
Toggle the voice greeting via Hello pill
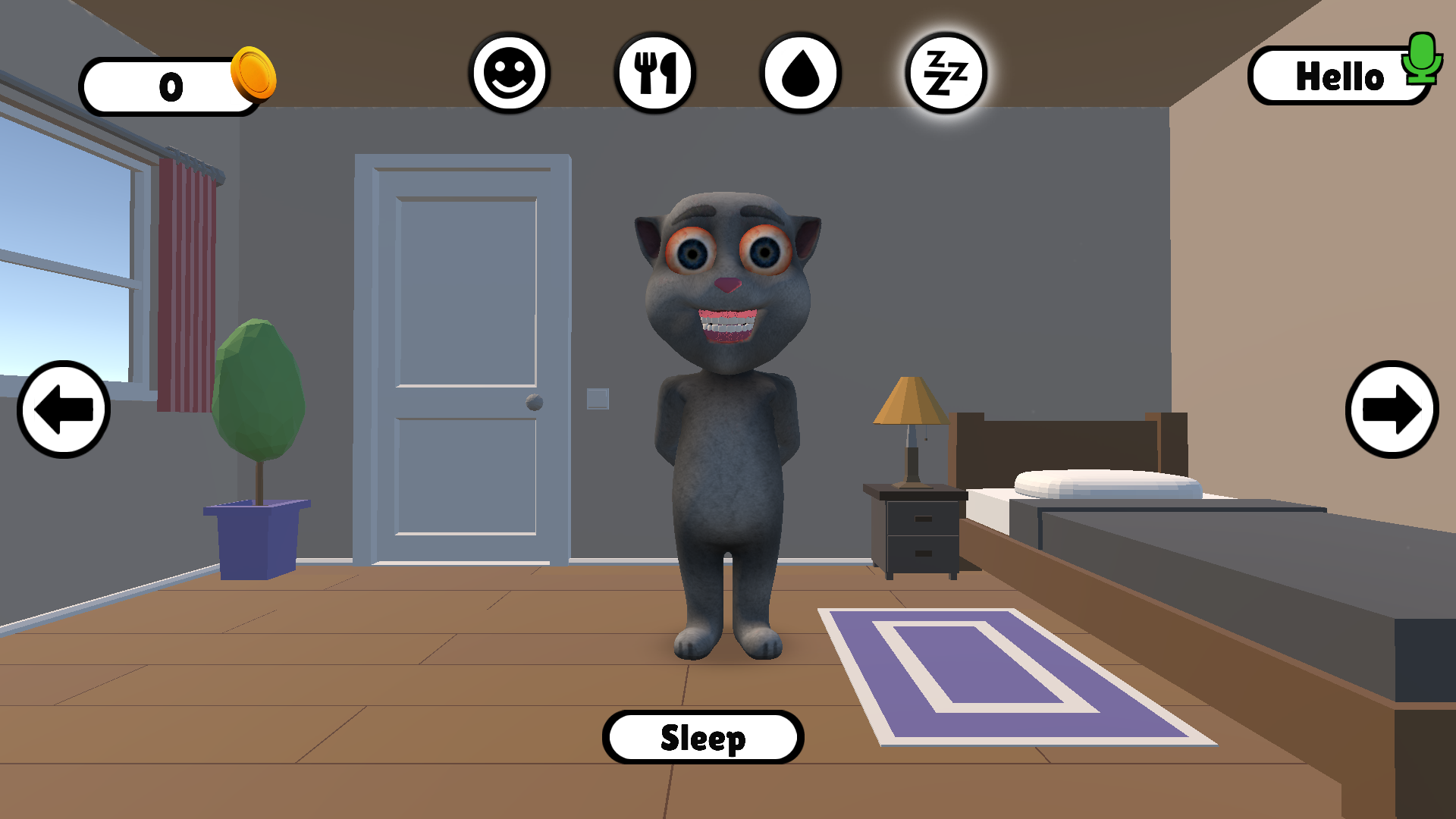click(x=1342, y=76)
